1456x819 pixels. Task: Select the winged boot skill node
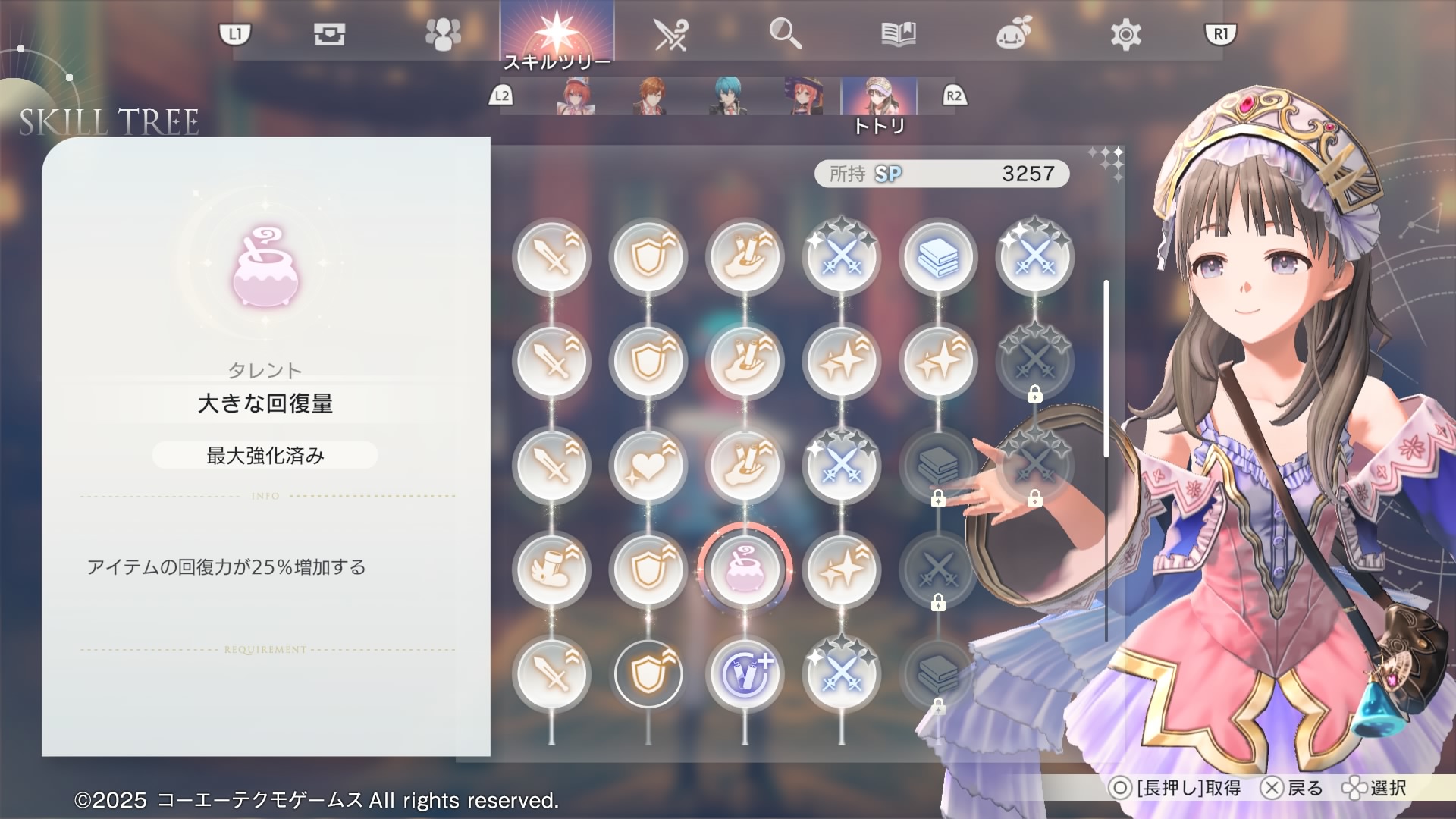tap(551, 569)
